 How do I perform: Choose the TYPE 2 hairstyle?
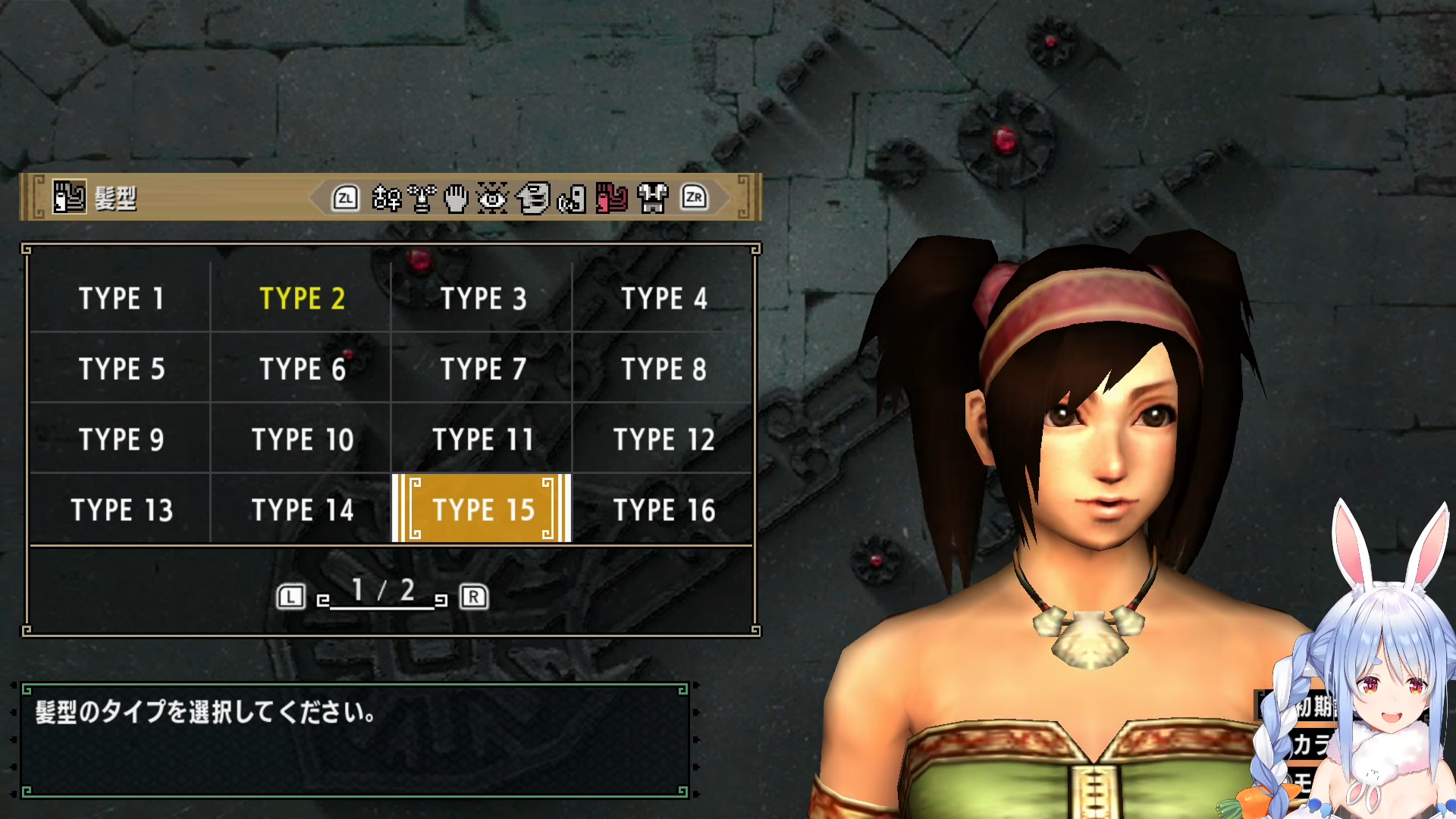(x=302, y=298)
